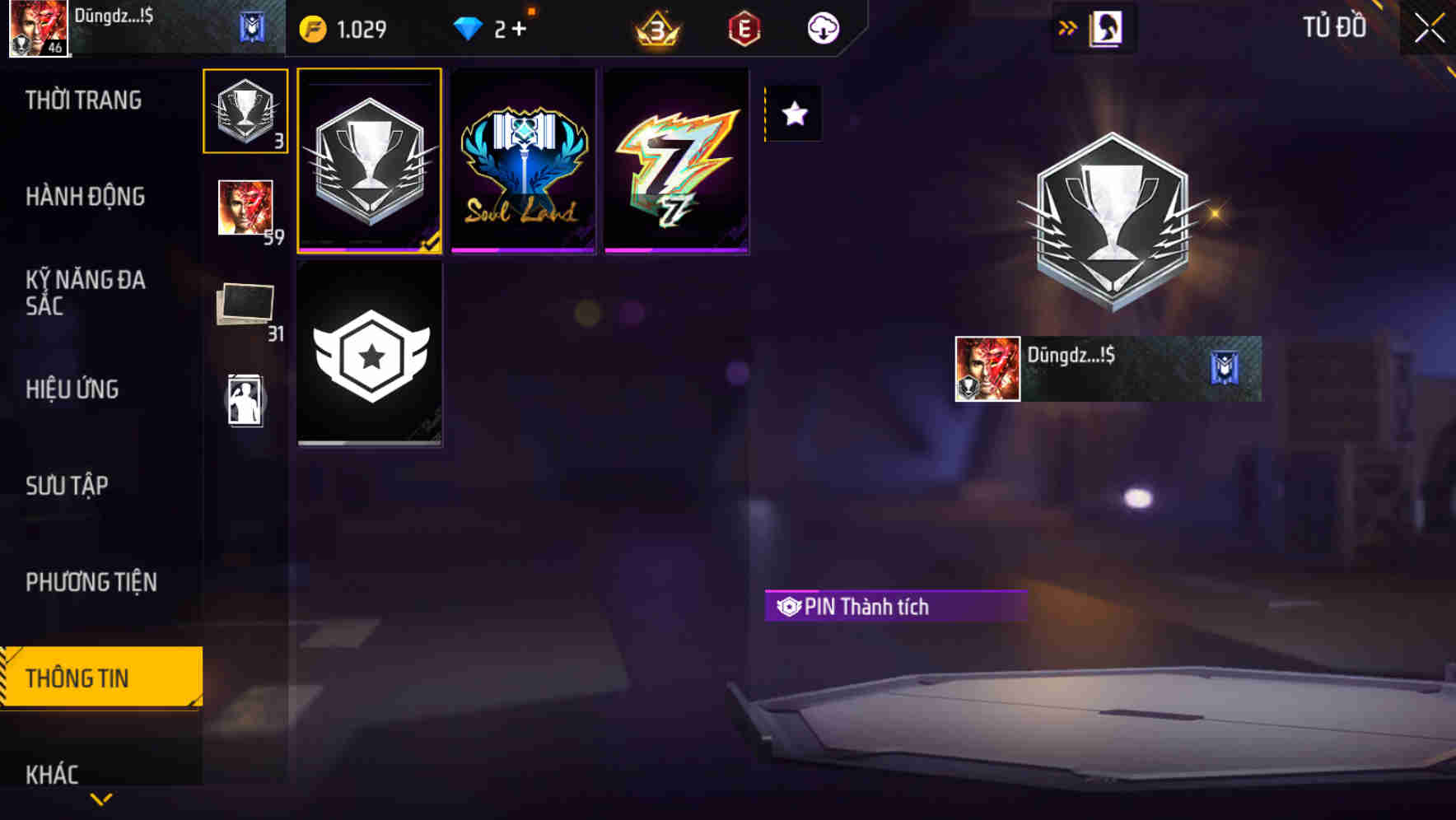Select the Soul Land emblem item
Viewport: 1456px width, 820px height.
[523, 159]
